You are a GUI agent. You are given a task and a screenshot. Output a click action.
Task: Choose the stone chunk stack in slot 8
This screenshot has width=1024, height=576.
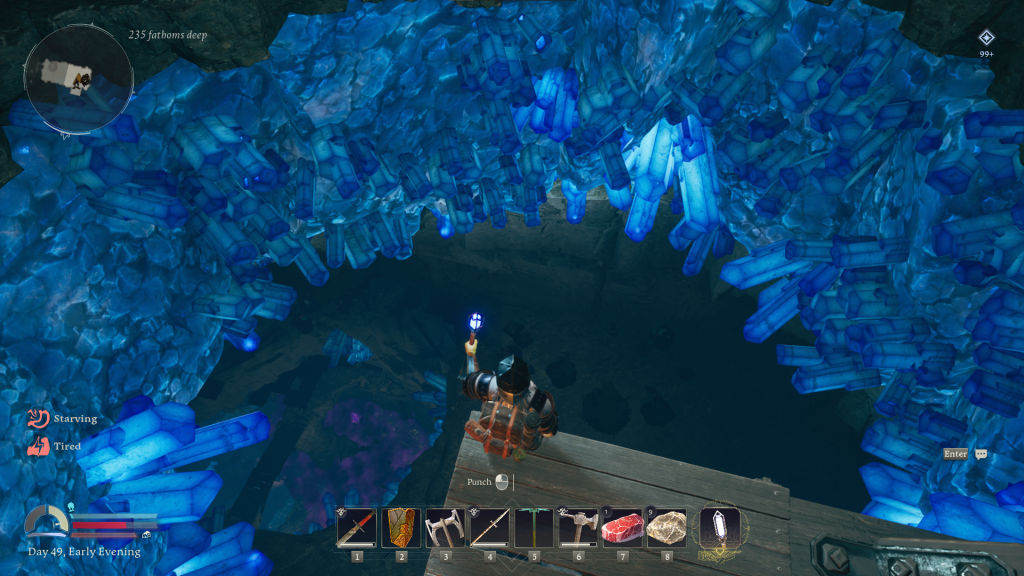pos(666,527)
